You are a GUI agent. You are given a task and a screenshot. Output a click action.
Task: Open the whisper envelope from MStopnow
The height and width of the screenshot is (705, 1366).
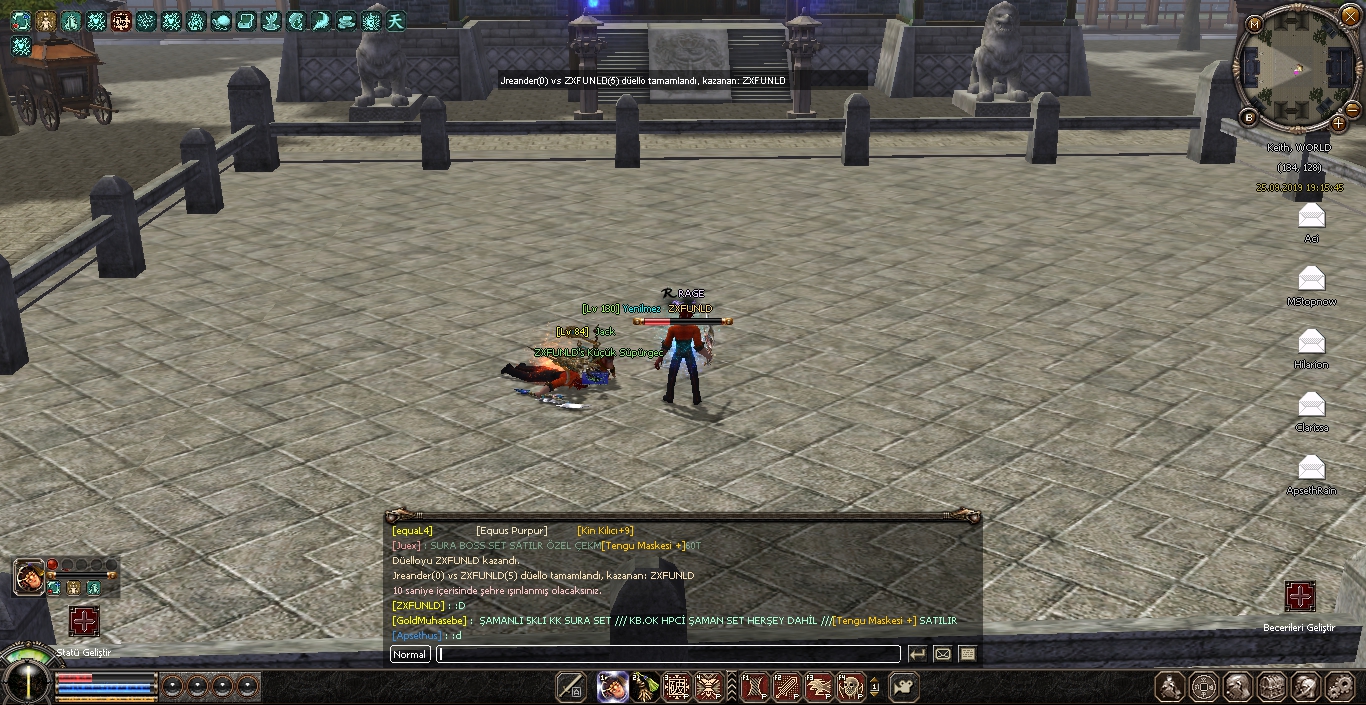coord(1311,279)
